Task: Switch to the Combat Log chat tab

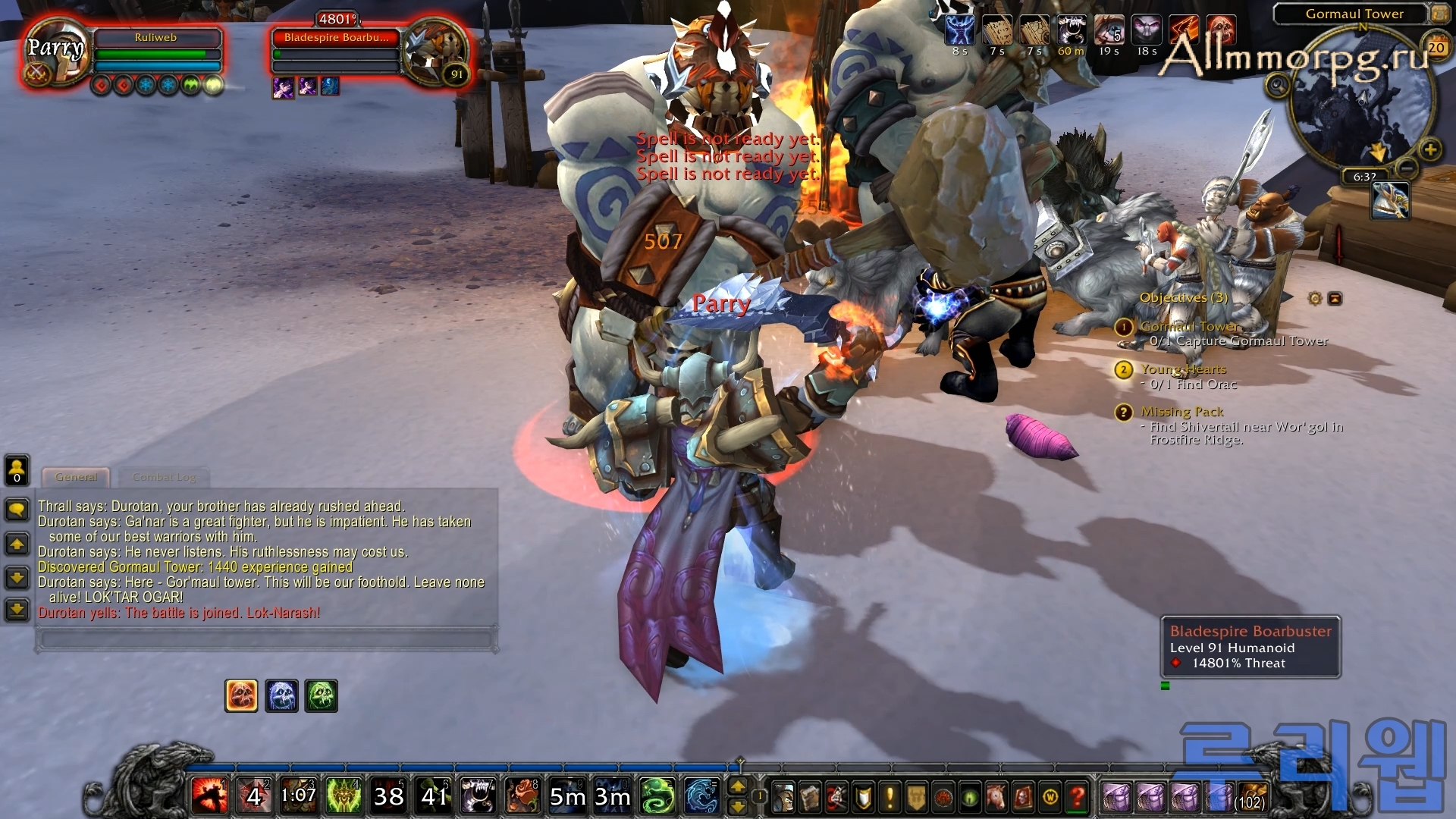Action: coord(164,477)
